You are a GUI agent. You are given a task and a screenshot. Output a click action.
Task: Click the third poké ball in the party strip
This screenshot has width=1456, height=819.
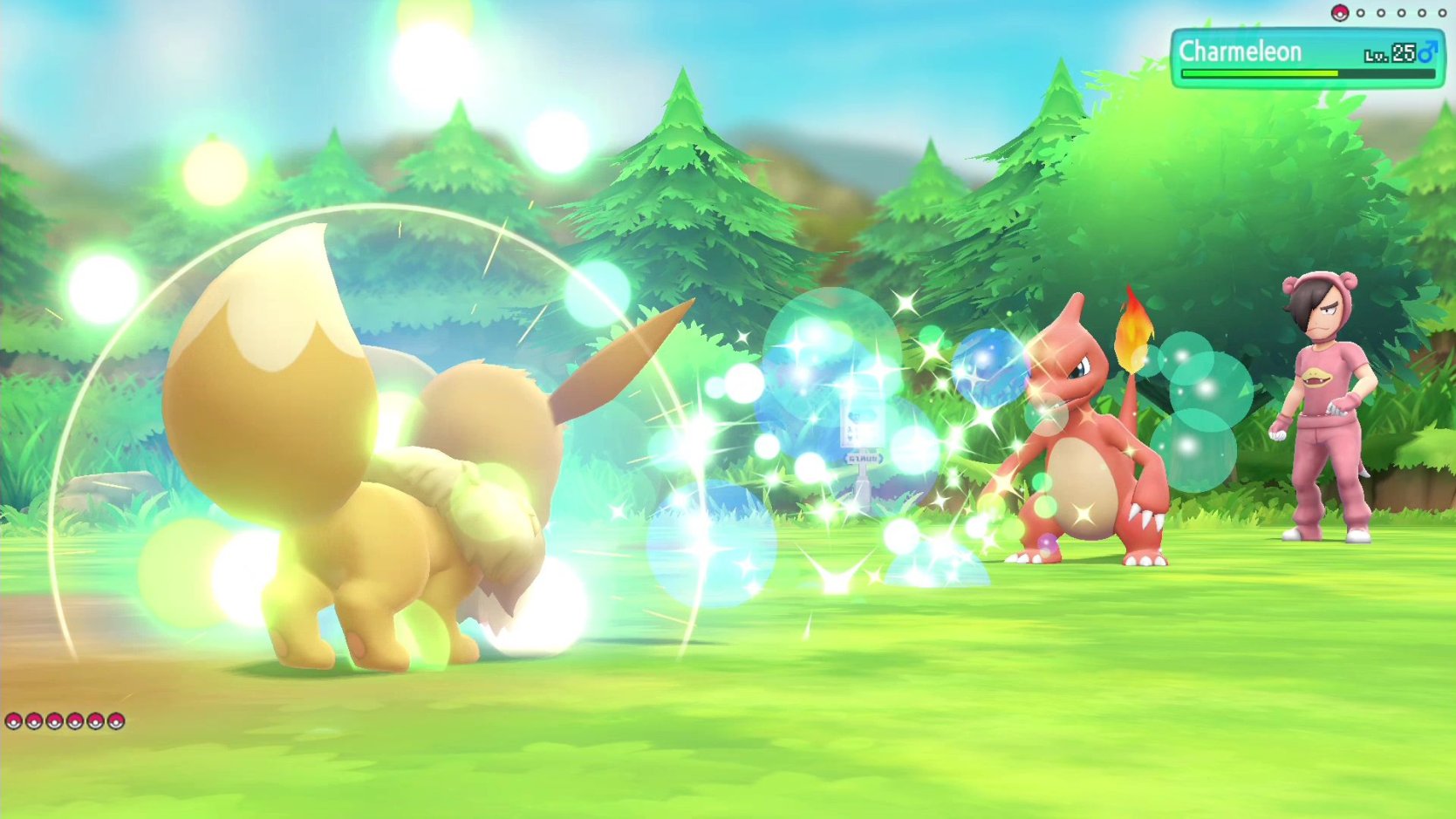pyautogui.click(x=54, y=722)
